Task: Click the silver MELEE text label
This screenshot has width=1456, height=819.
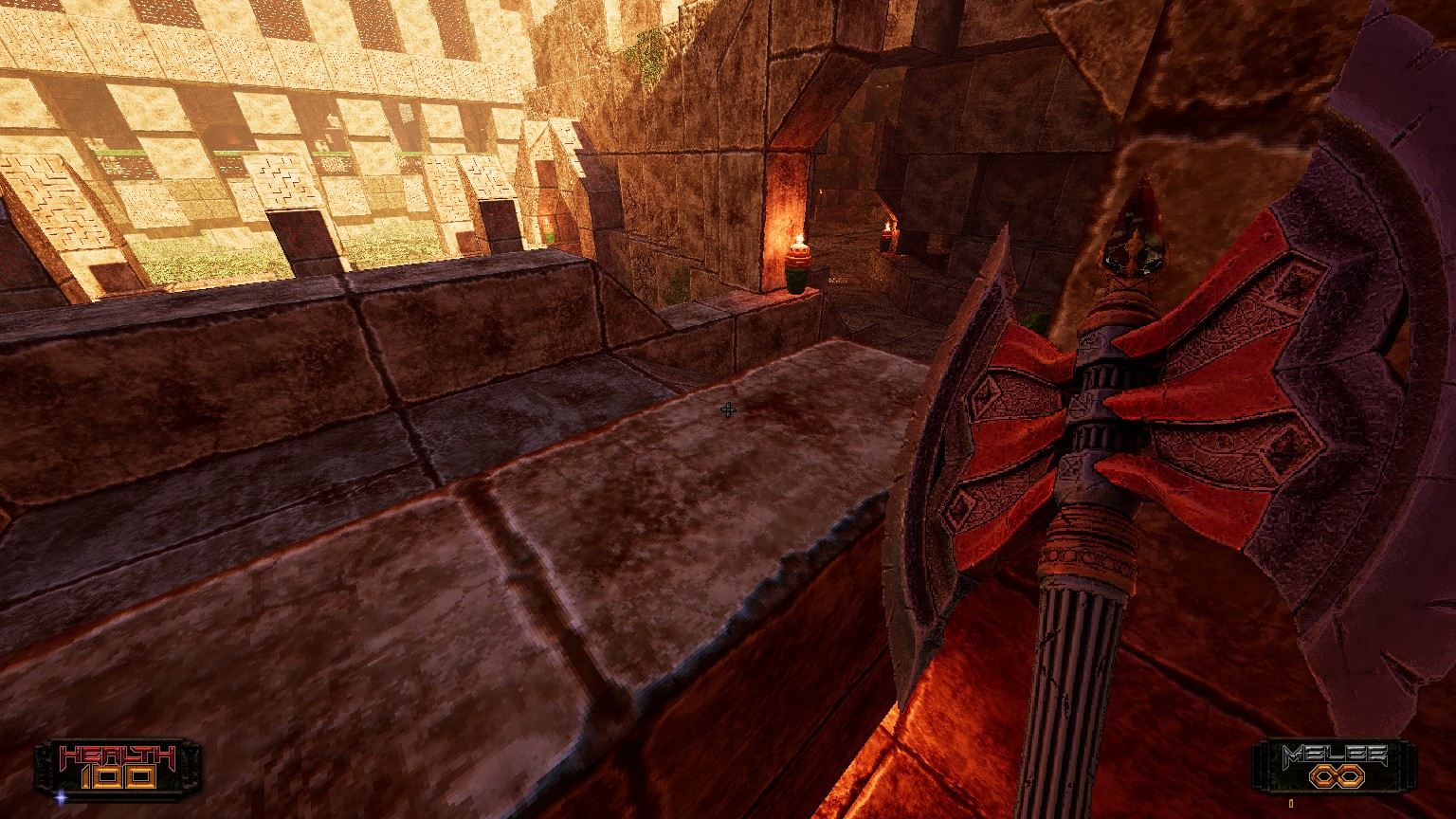Action: coord(1336,753)
